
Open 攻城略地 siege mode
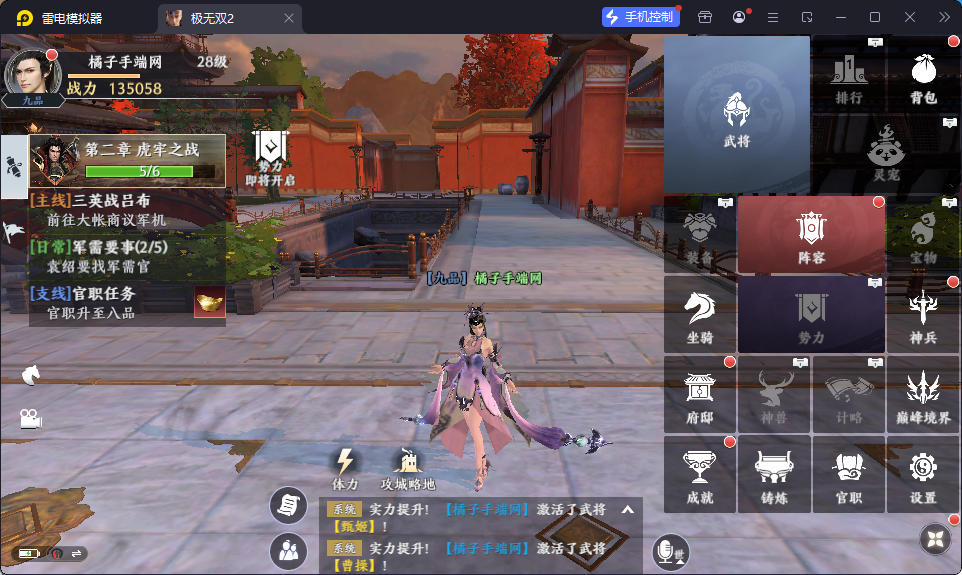coord(409,468)
